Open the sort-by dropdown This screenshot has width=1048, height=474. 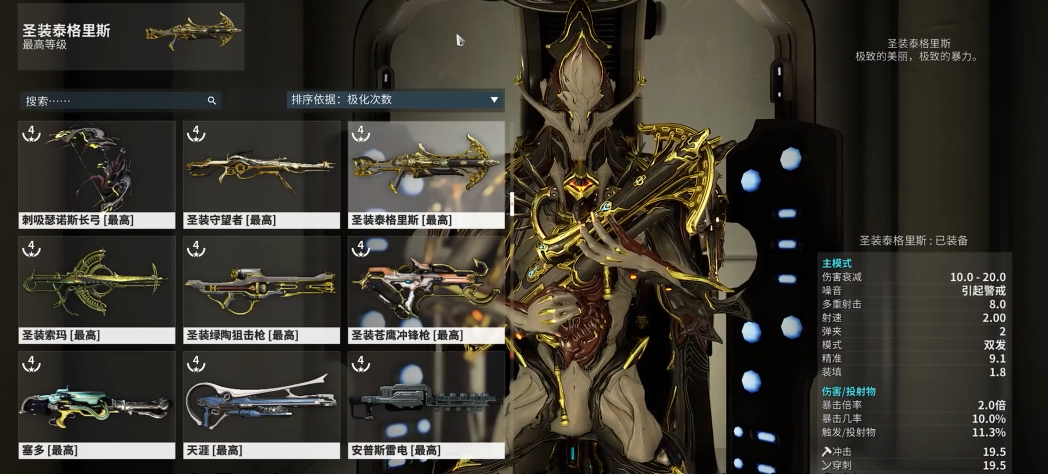394,100
